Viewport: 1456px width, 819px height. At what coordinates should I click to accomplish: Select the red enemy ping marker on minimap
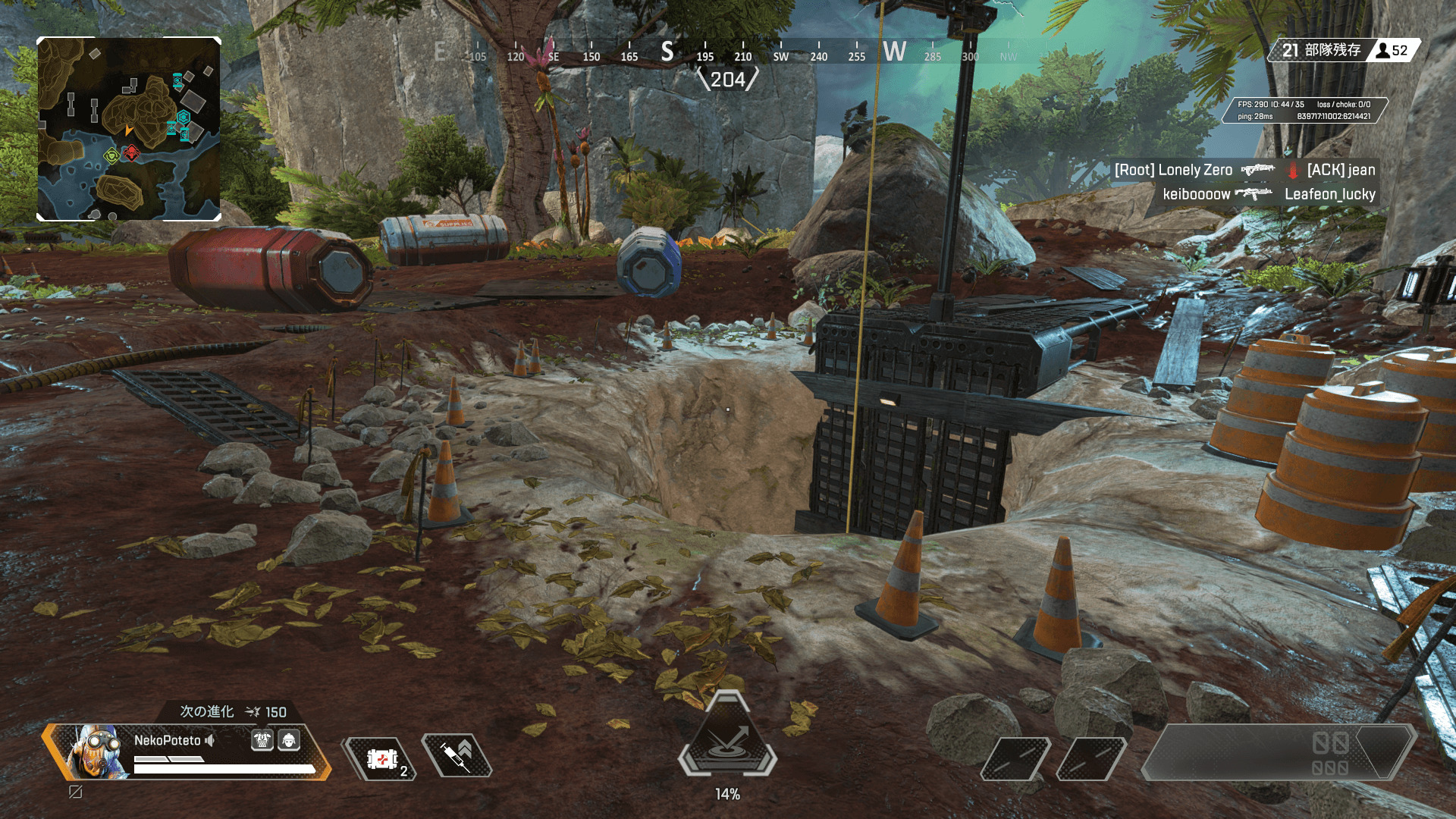coord(132,154)
